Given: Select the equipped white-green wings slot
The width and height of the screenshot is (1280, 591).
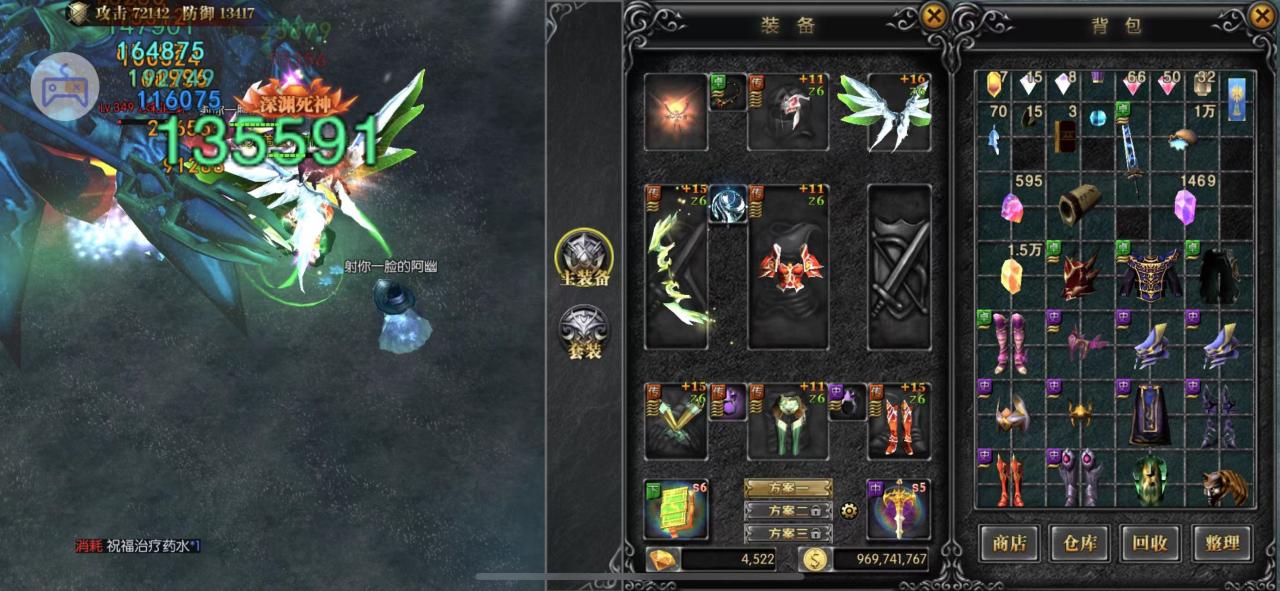Looking at the screenshot, I should (x=898, y=111).
